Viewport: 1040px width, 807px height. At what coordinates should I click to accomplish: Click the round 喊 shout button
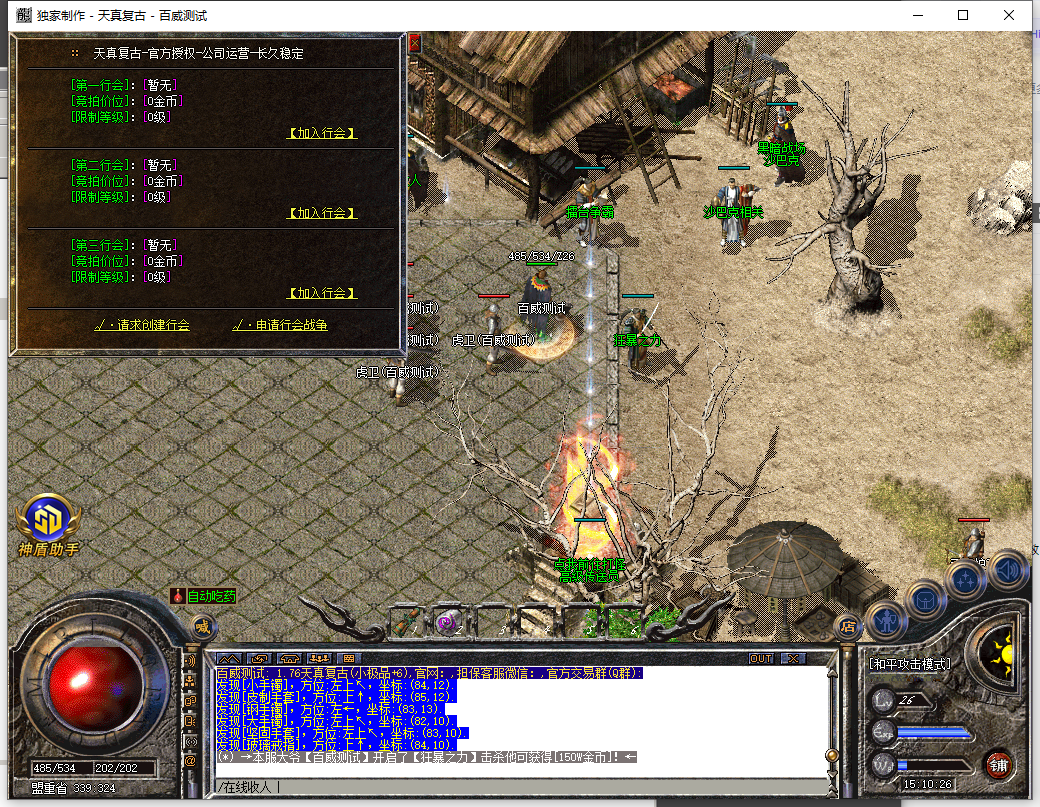203,628
